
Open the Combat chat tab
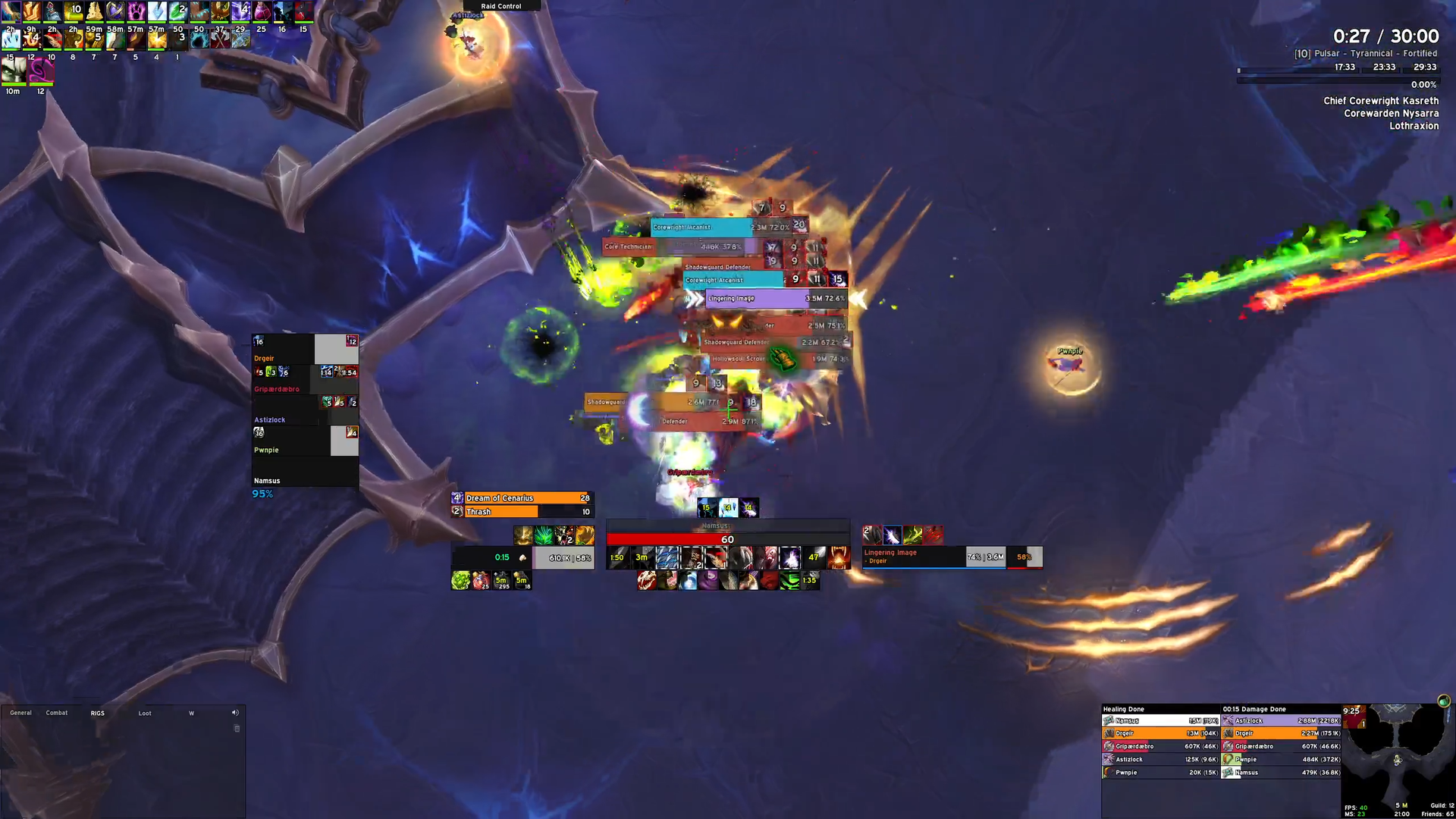click(57, 713)
